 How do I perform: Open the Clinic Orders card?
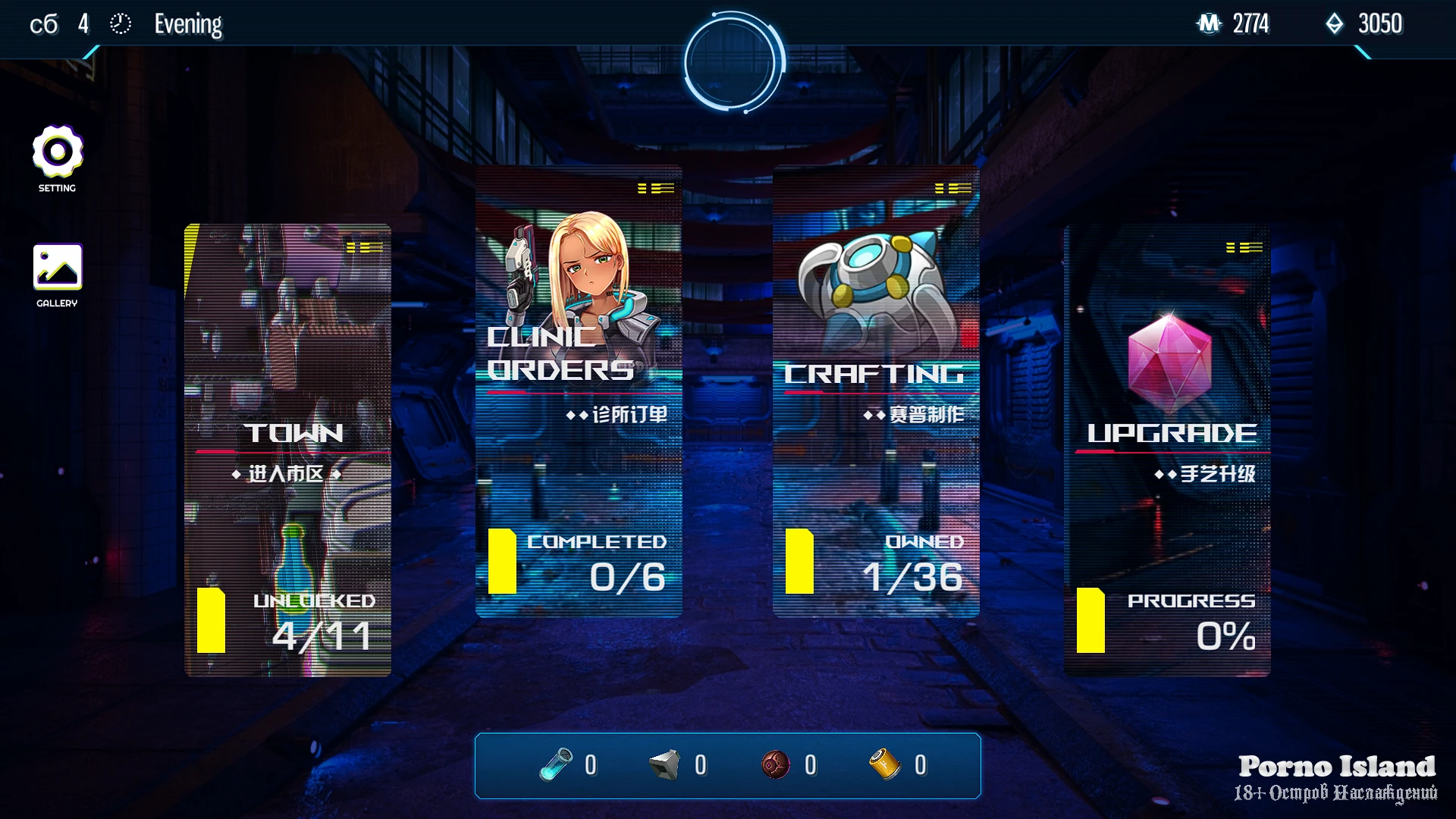pyautogui.click(x=579, y=391)
